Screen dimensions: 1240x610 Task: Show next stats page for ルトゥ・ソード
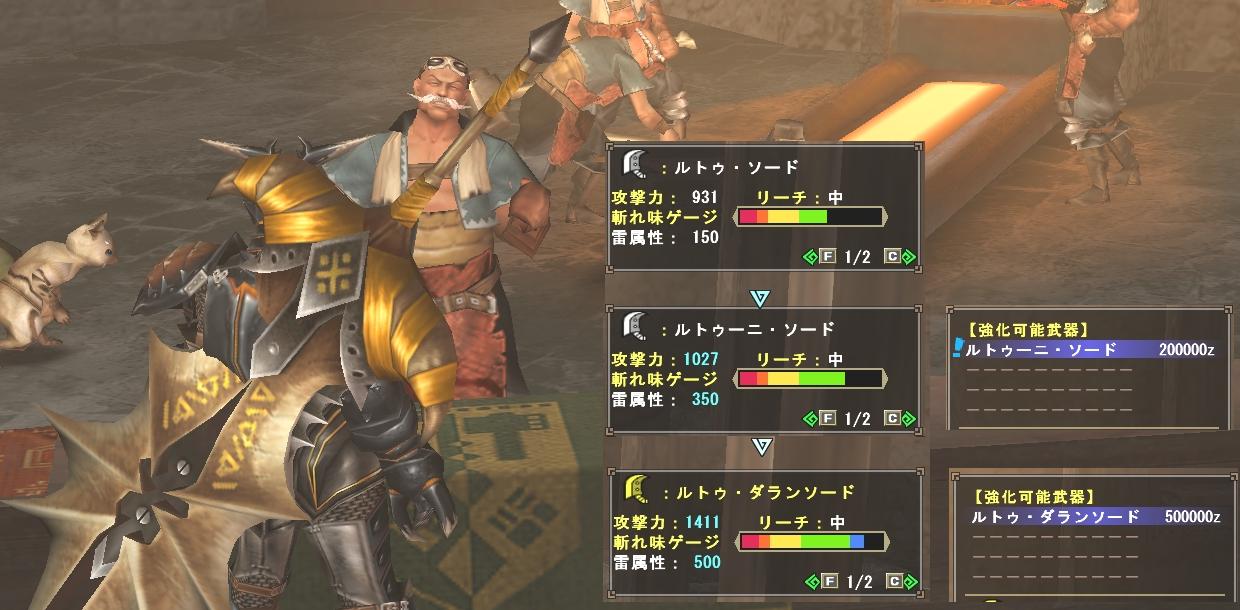(899, 257)
